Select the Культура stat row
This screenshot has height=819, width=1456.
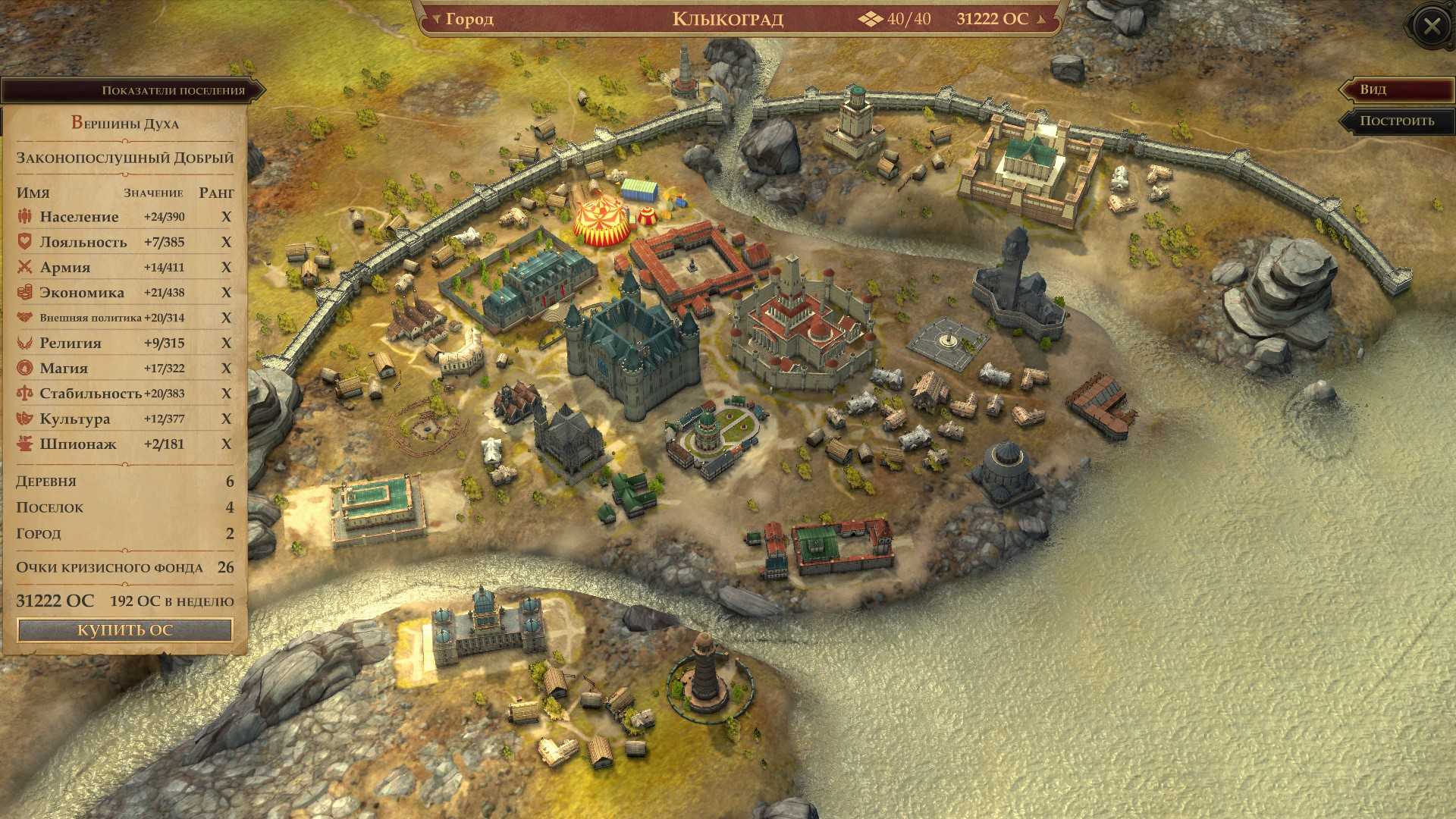point(125,419)
